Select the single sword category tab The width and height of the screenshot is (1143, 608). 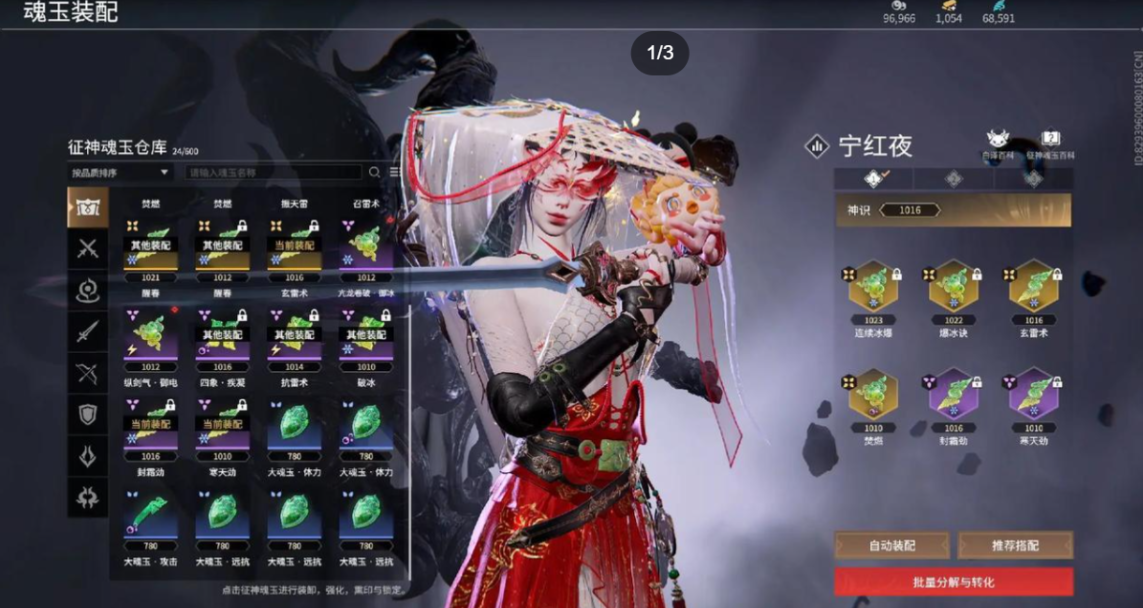88,331
